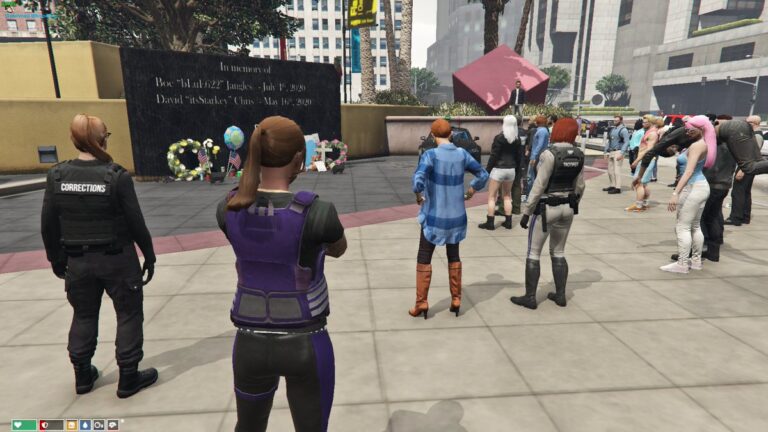Click the blue water drop thirst icon
Viewport: 768px width, 432px height.
click(85, 425)
